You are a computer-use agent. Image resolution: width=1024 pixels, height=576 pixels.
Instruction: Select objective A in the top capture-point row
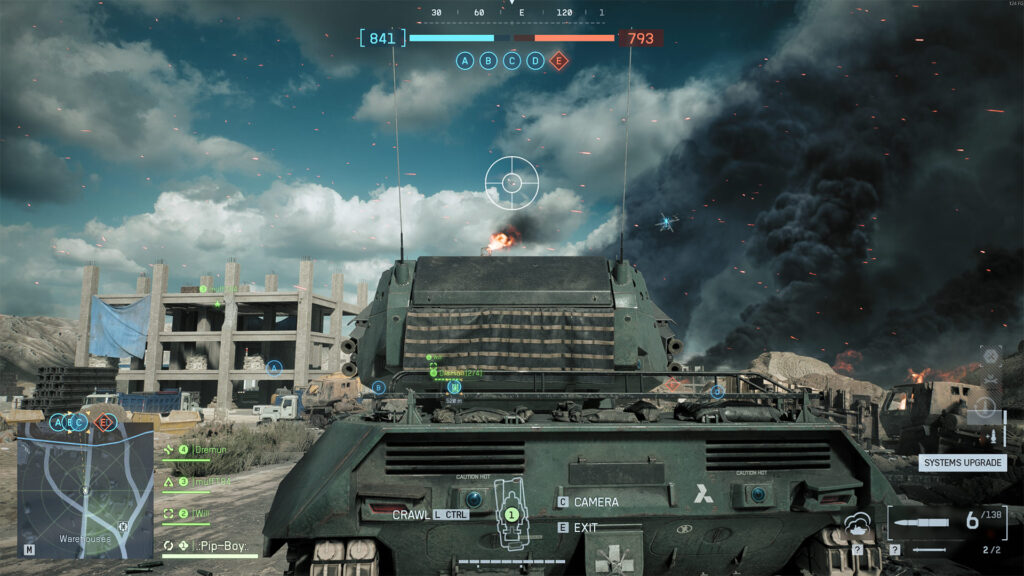[x=465, y=61]
